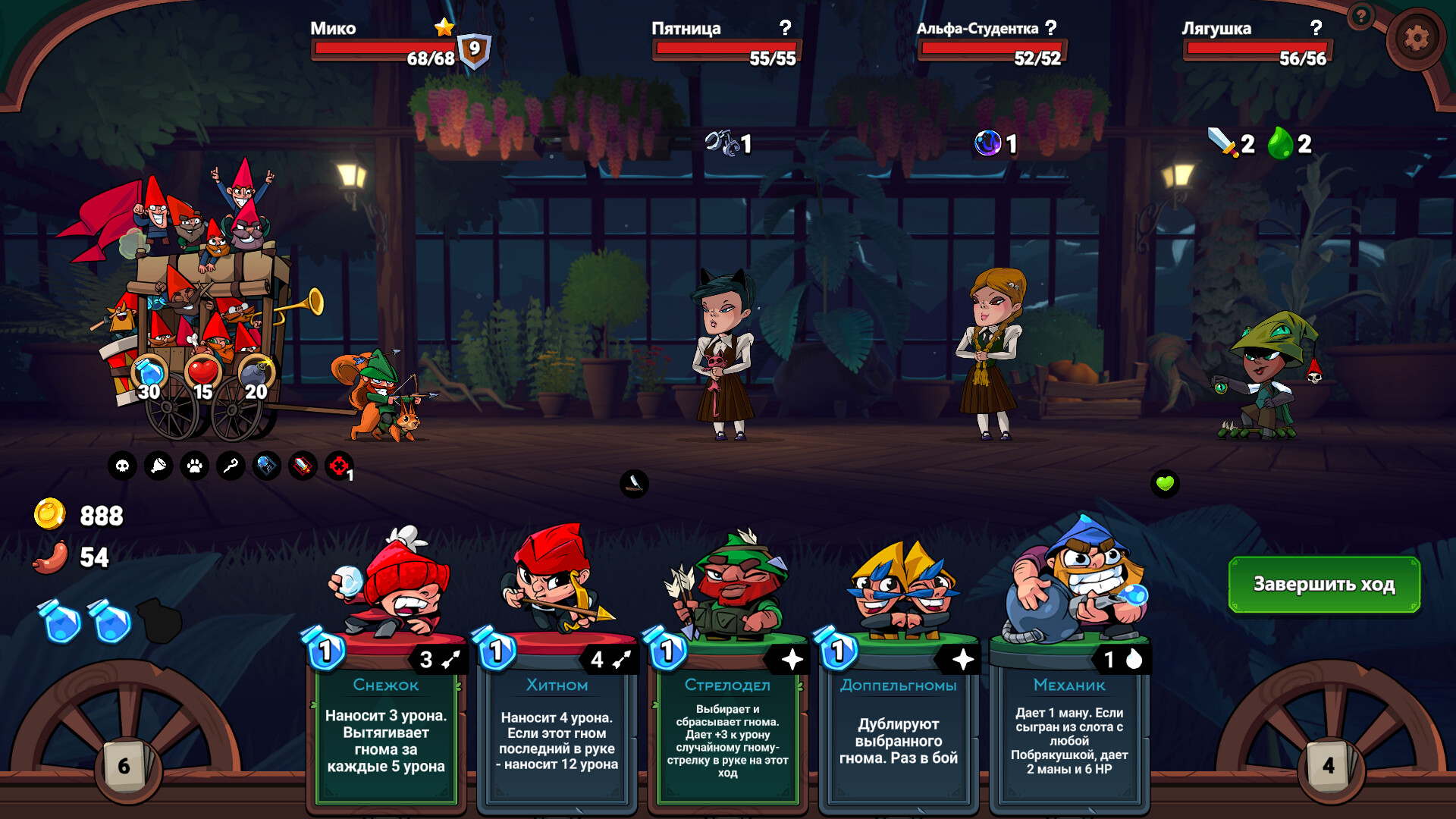The width and height of the screenshot is (1456, 819).
Task: Inspect the red crosshair relic icon
Action: tap(339, 466)
